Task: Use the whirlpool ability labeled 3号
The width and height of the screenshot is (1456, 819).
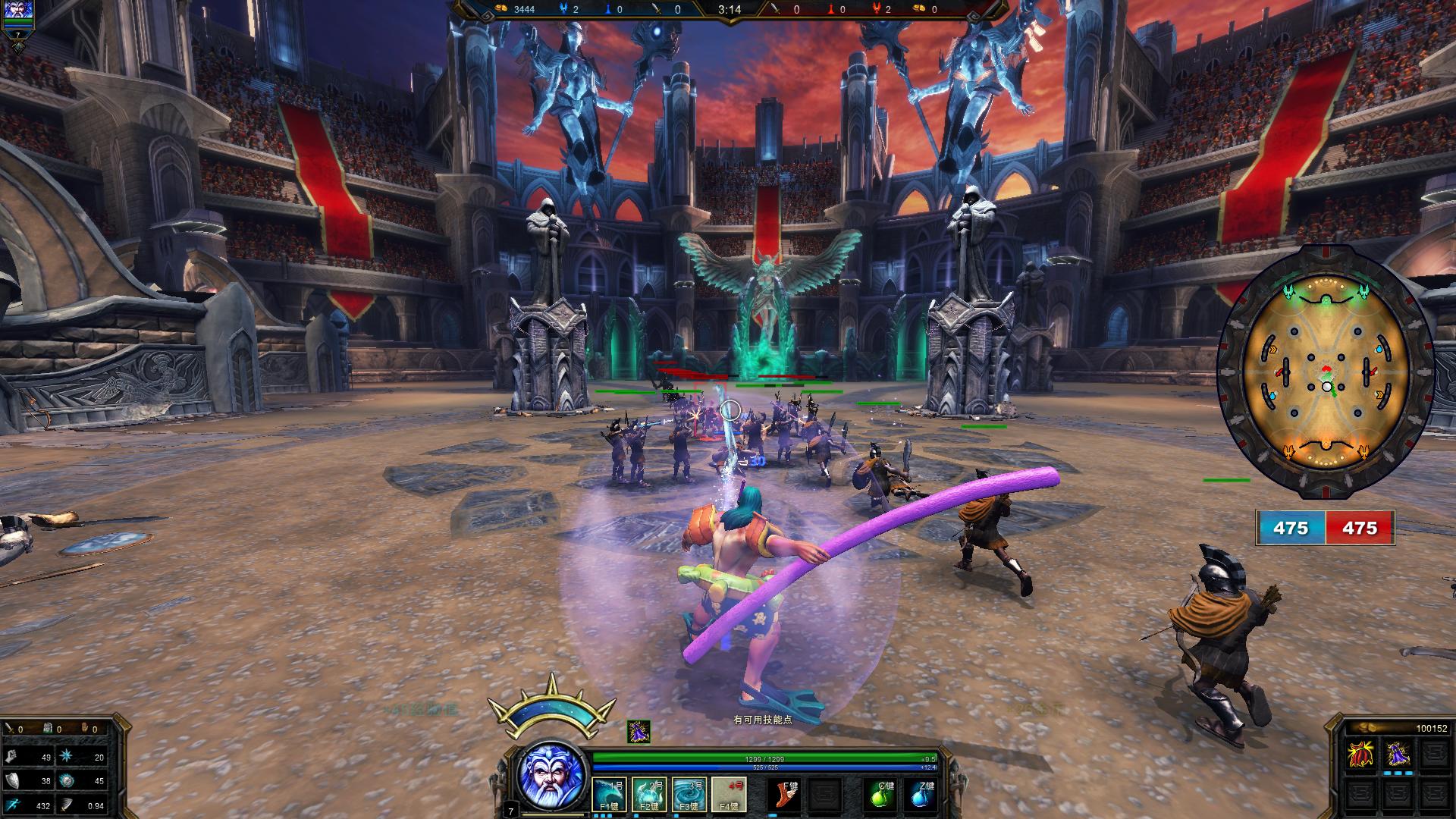Action: tap(689, 794)
